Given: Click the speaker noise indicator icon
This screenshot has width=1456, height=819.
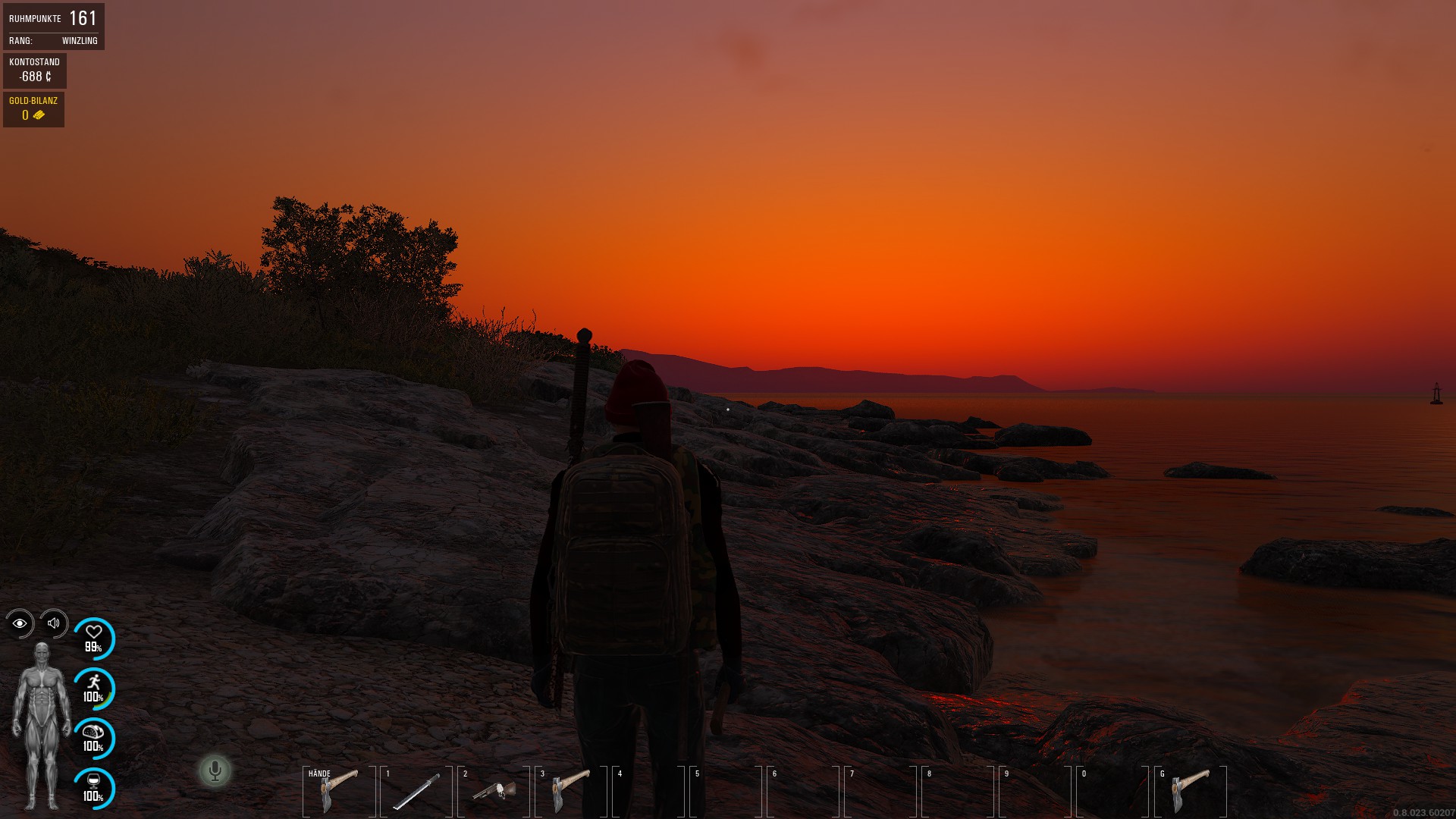Looking at the screenshot, I should 54,623.
